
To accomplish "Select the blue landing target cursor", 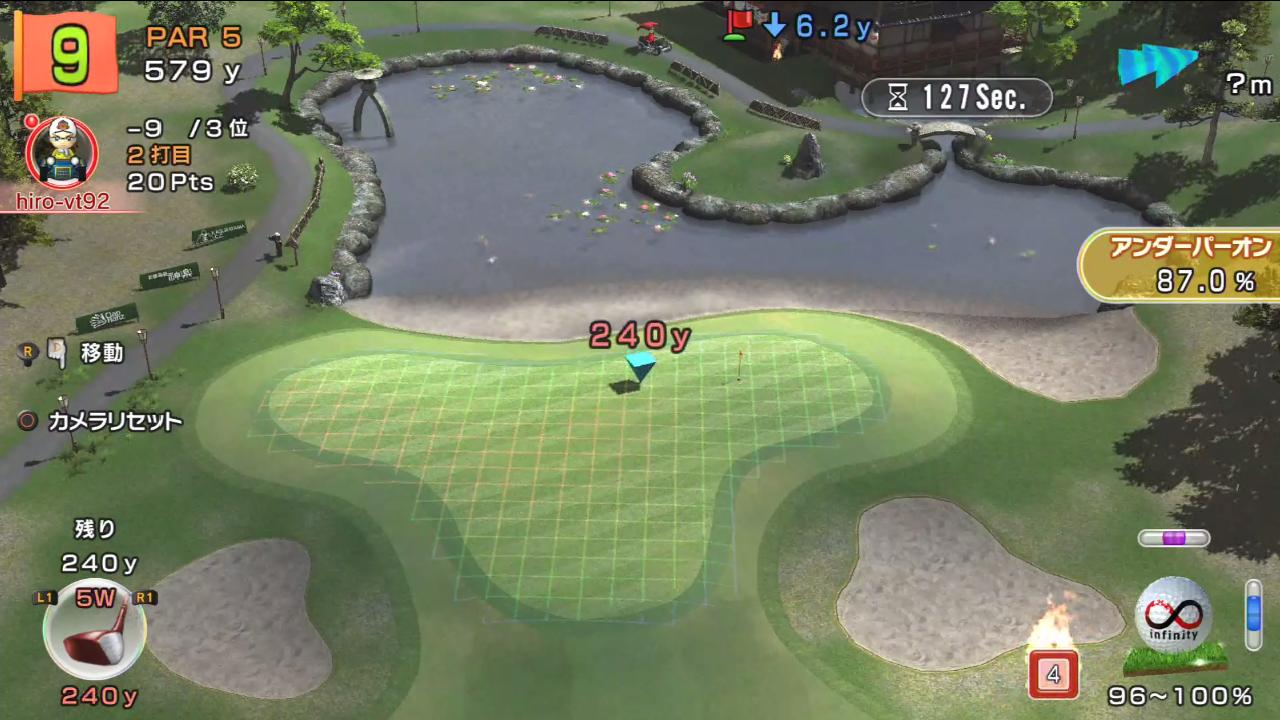I will pyautogui.click(x=640, y=362).
